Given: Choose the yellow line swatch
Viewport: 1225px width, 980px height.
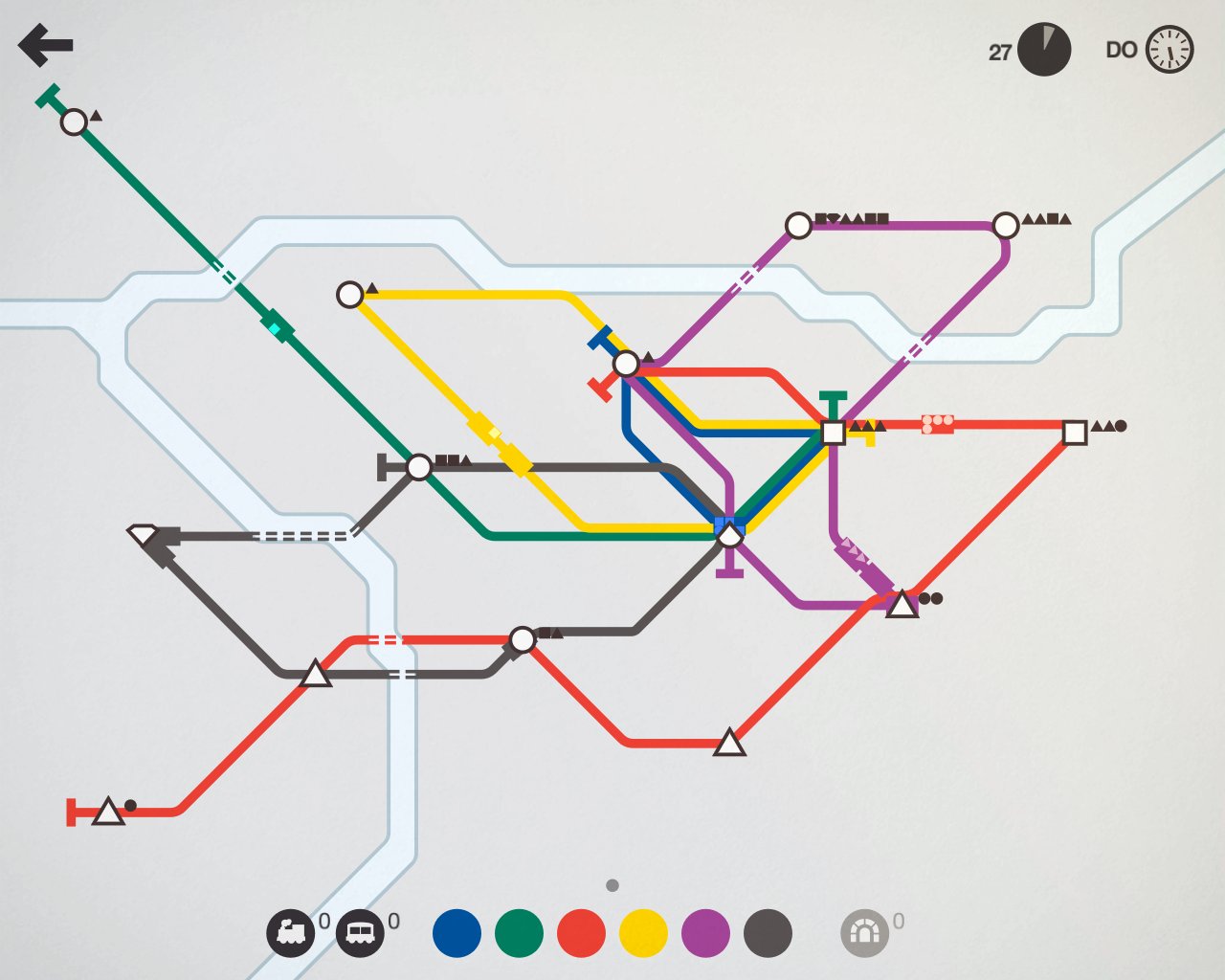Looking at the screenshot, I should 643,933.
